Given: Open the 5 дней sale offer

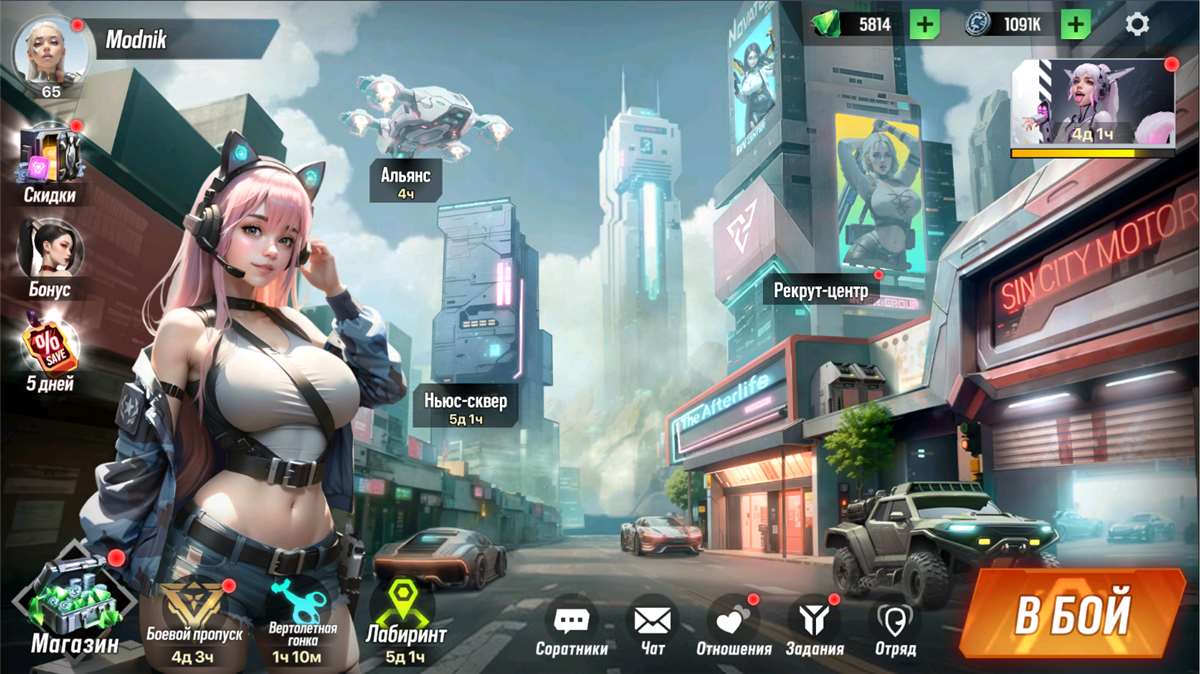Looking at the screenshot, I should [x=50, y=345].
